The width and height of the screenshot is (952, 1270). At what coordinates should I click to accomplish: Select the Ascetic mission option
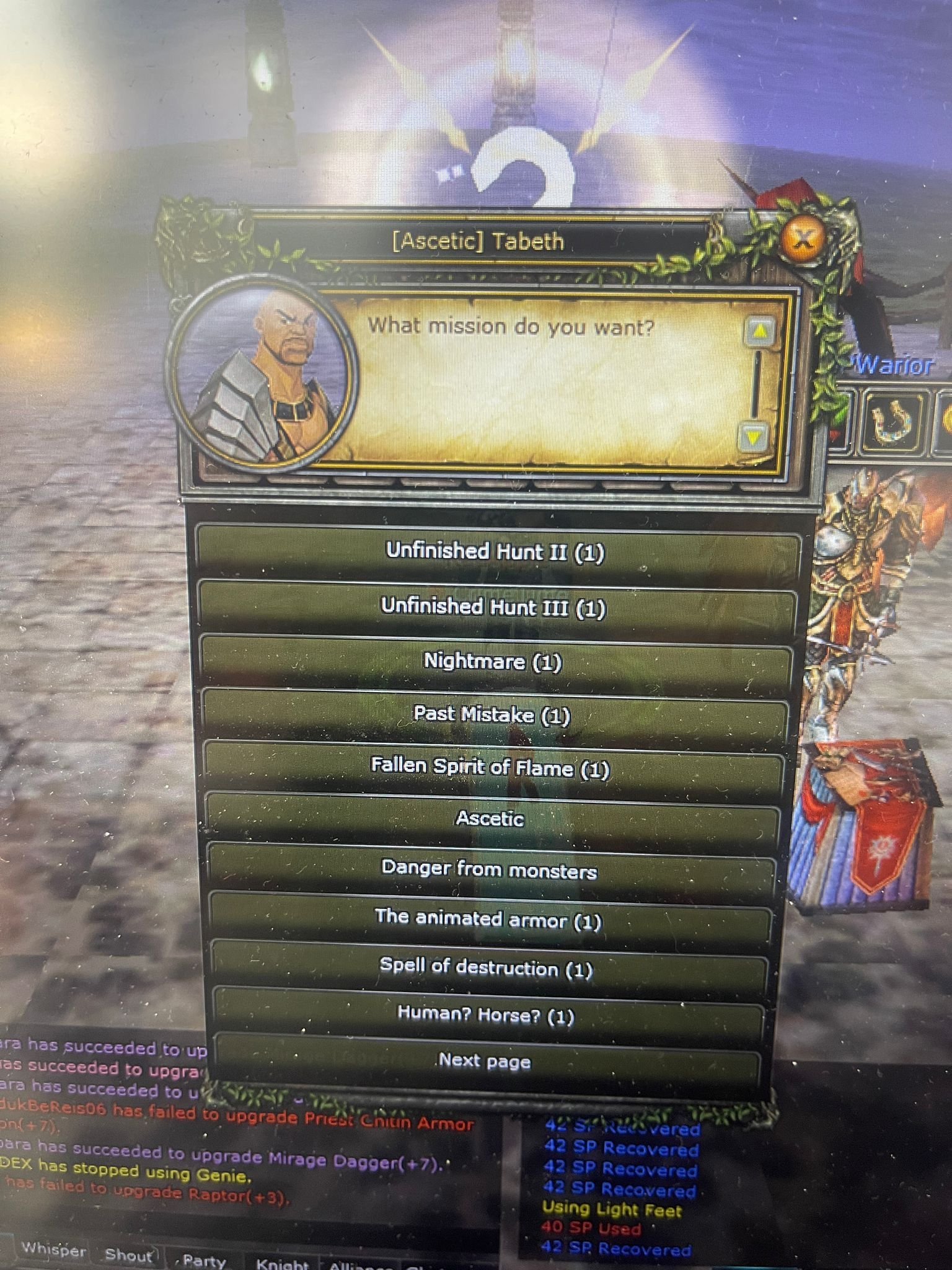[490, 820]
